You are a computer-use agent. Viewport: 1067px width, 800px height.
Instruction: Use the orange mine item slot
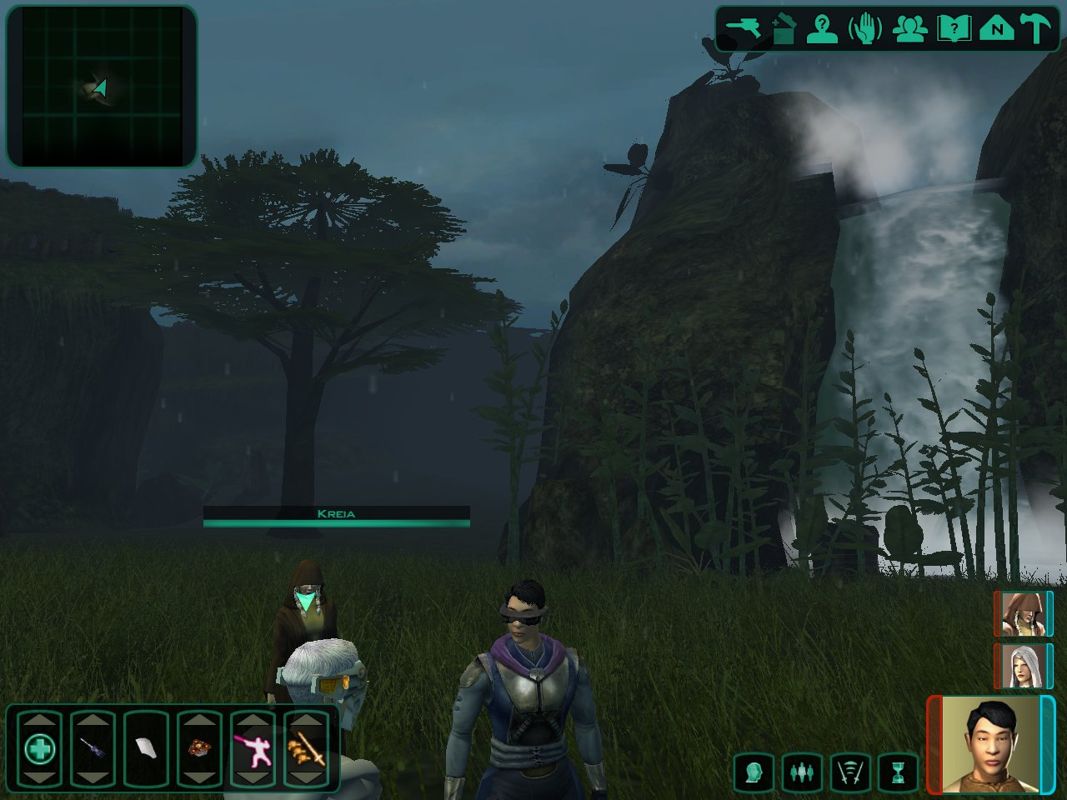199,748
